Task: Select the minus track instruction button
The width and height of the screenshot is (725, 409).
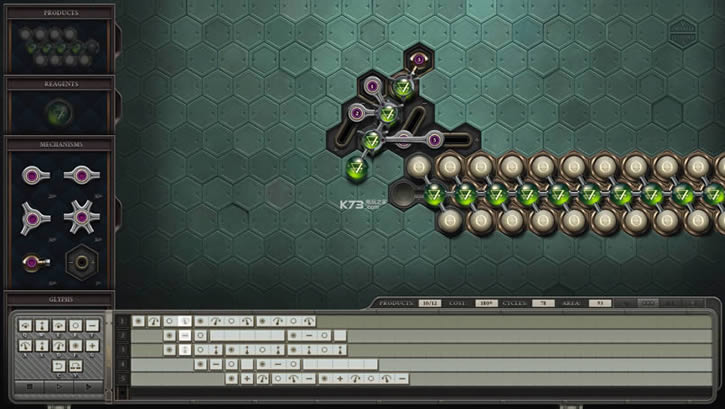Action: tap(93, 326)
